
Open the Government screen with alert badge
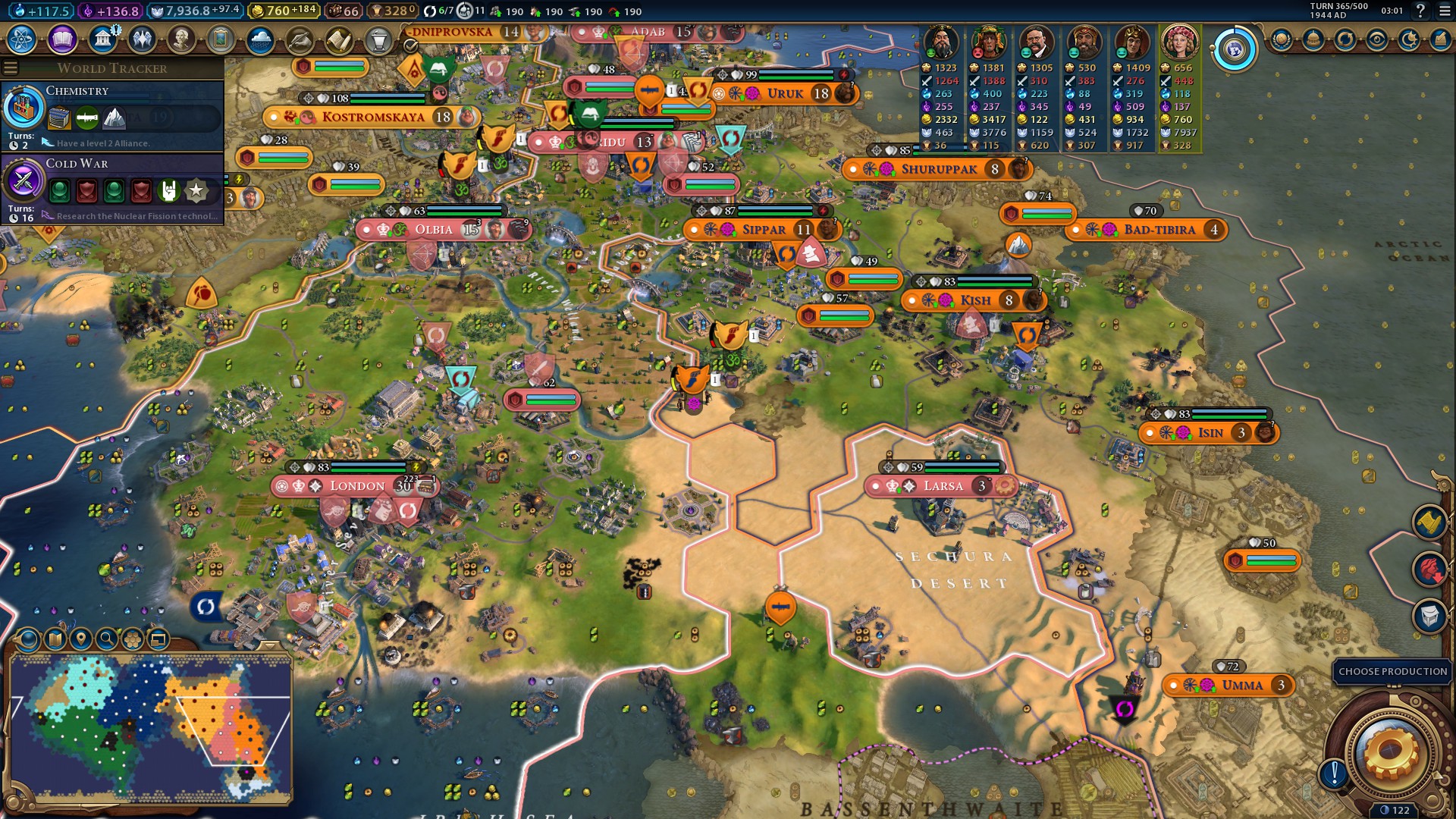102,39
